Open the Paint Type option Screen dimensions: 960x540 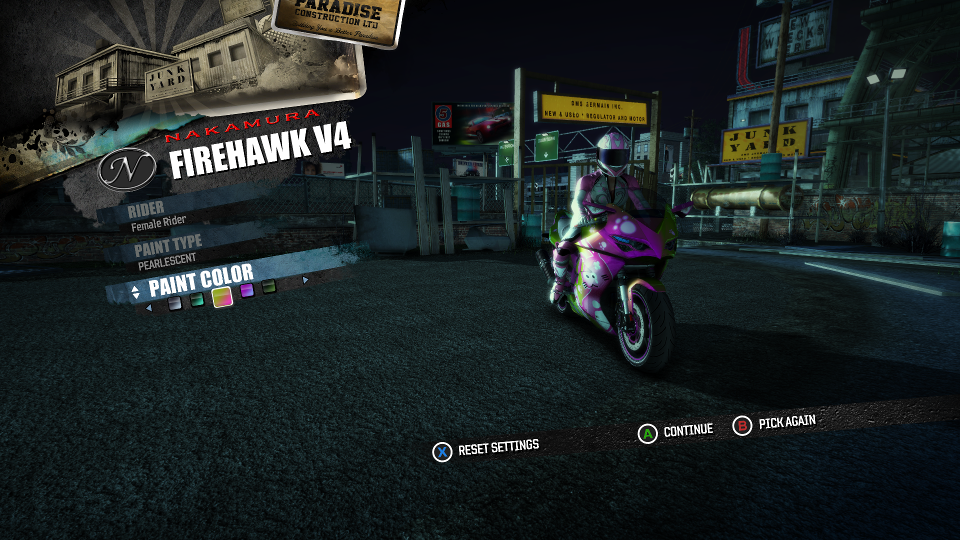pyautogui.click(x=168, y=248)
